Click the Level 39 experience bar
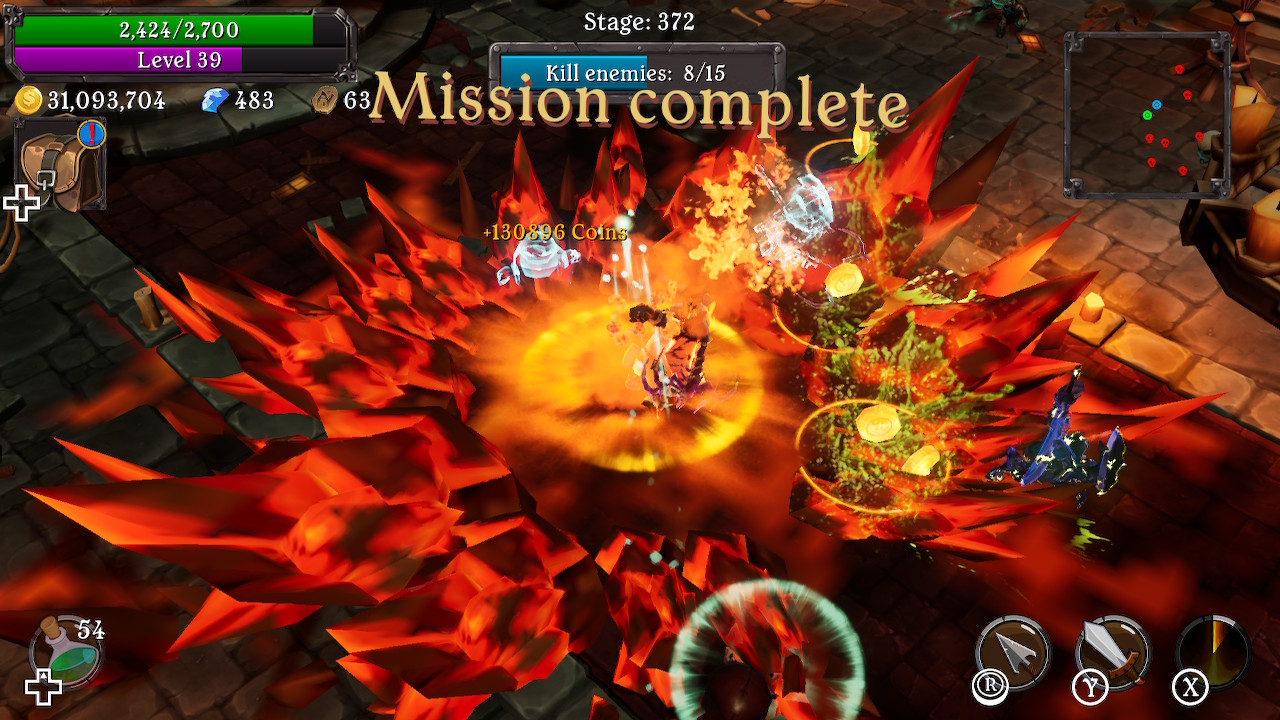Viewport: 1280px width, 720px height. coord(177,60)
